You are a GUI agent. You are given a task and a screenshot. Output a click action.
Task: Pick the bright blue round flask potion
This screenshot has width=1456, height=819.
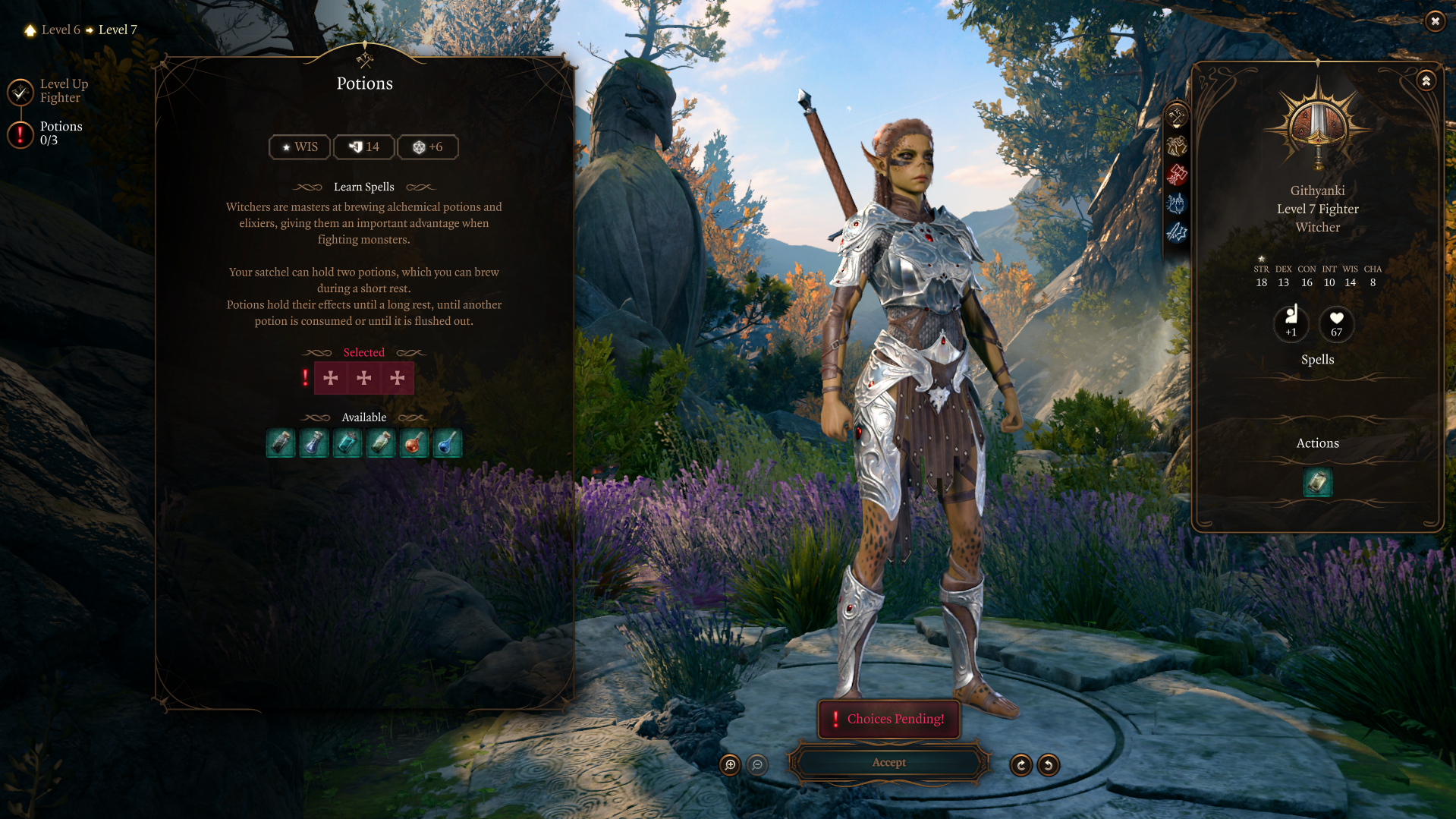[x=447, y=443]
